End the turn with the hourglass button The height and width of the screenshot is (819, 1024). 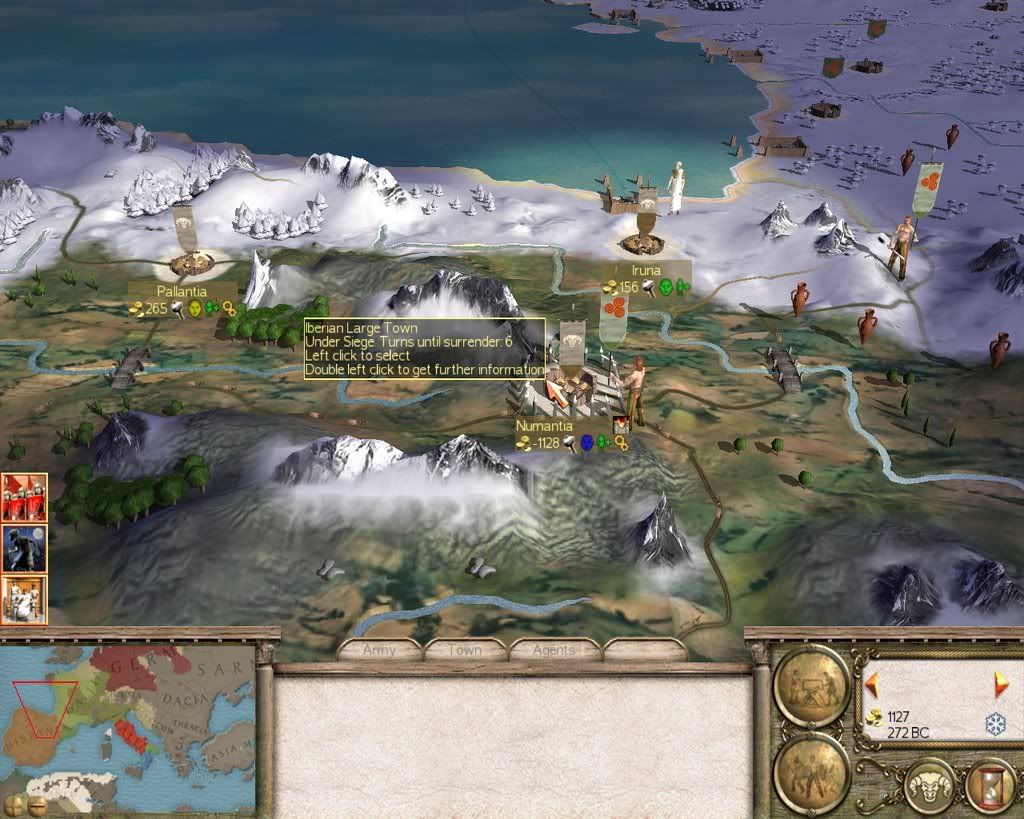pos(989,785)
